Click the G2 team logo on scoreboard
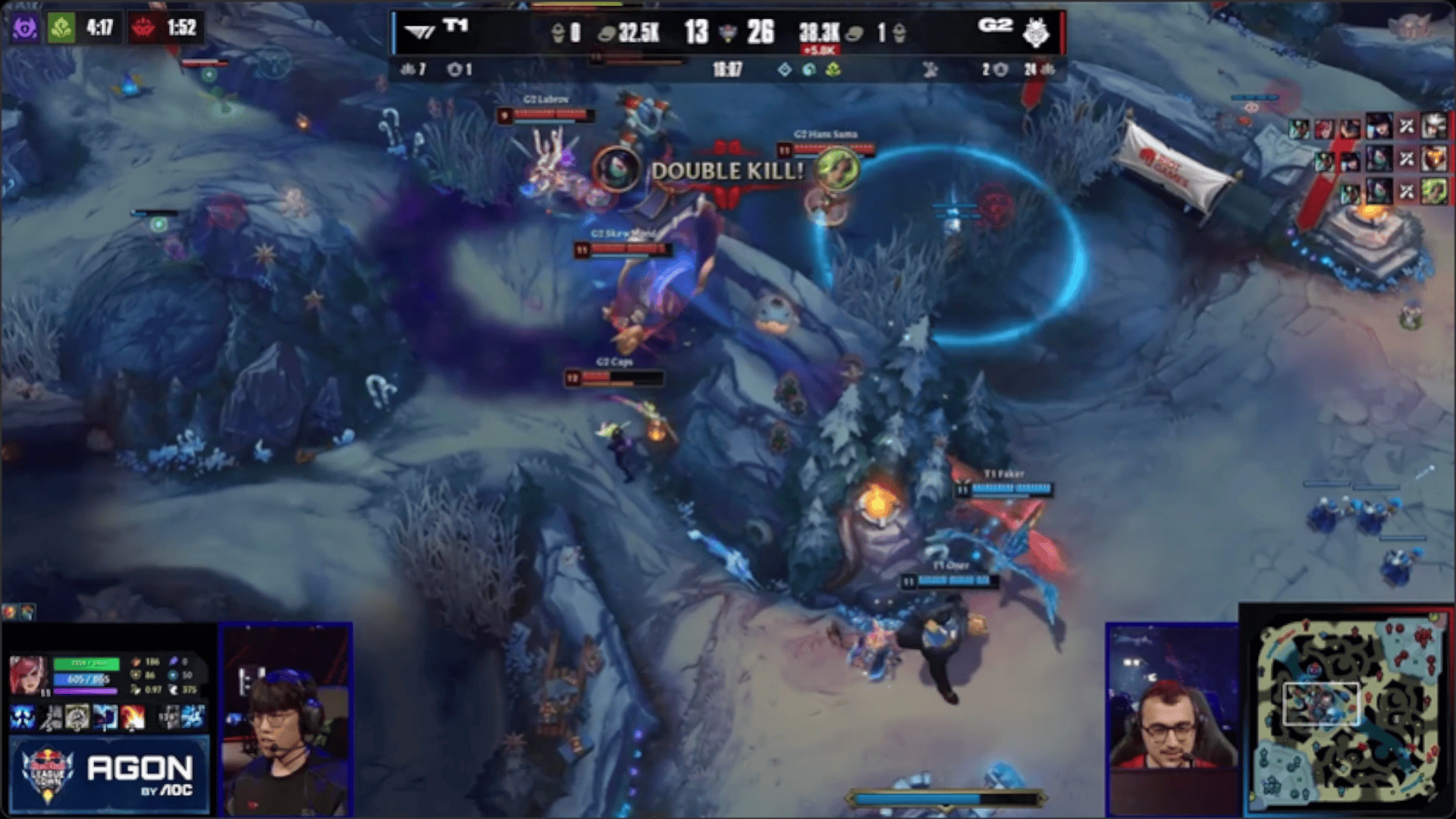1456x819 pixels. (x=1035, y=33)
